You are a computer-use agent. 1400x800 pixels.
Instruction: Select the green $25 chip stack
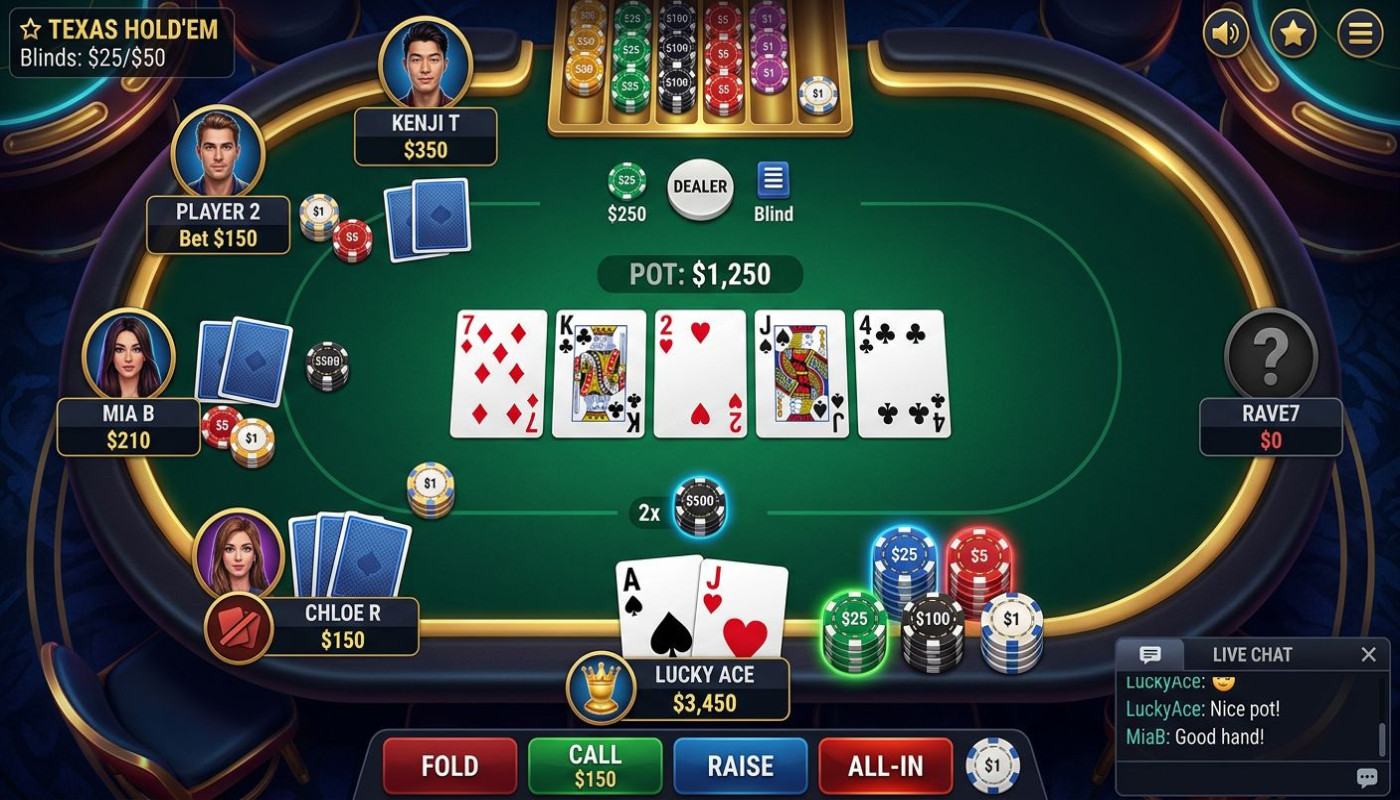point(855,620)
